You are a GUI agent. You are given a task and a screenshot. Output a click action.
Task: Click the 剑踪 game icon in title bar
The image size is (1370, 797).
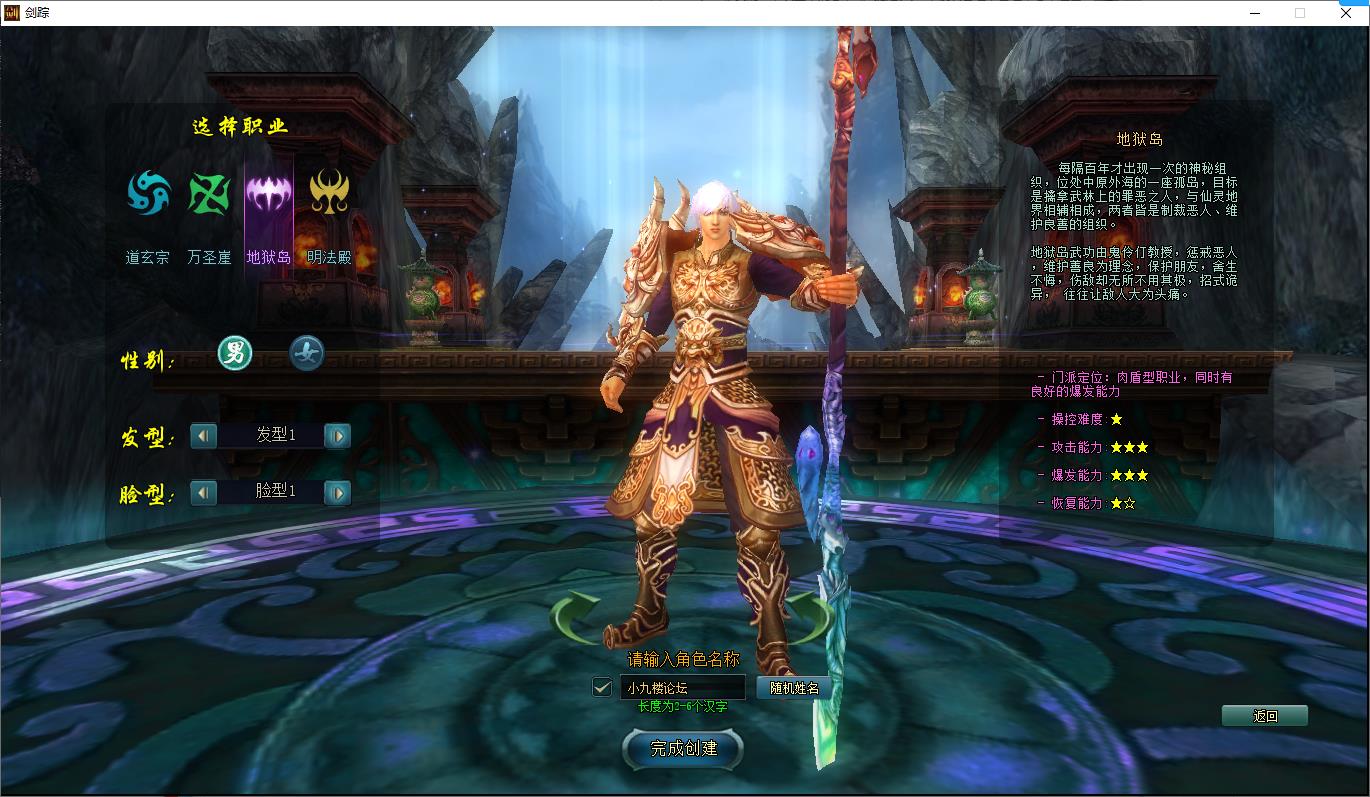(14, 13)
